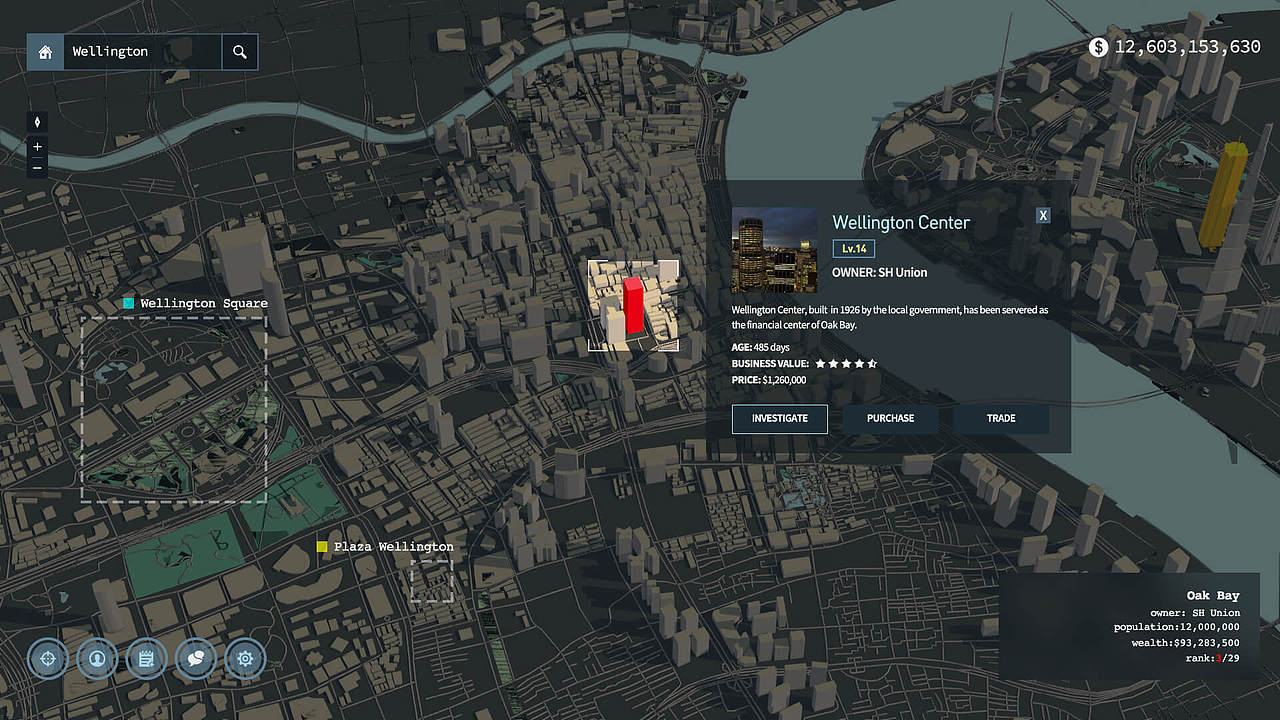1280x720 pixels.
Task: Open Trade for Wellington Center
Action: pos(1001,418)
